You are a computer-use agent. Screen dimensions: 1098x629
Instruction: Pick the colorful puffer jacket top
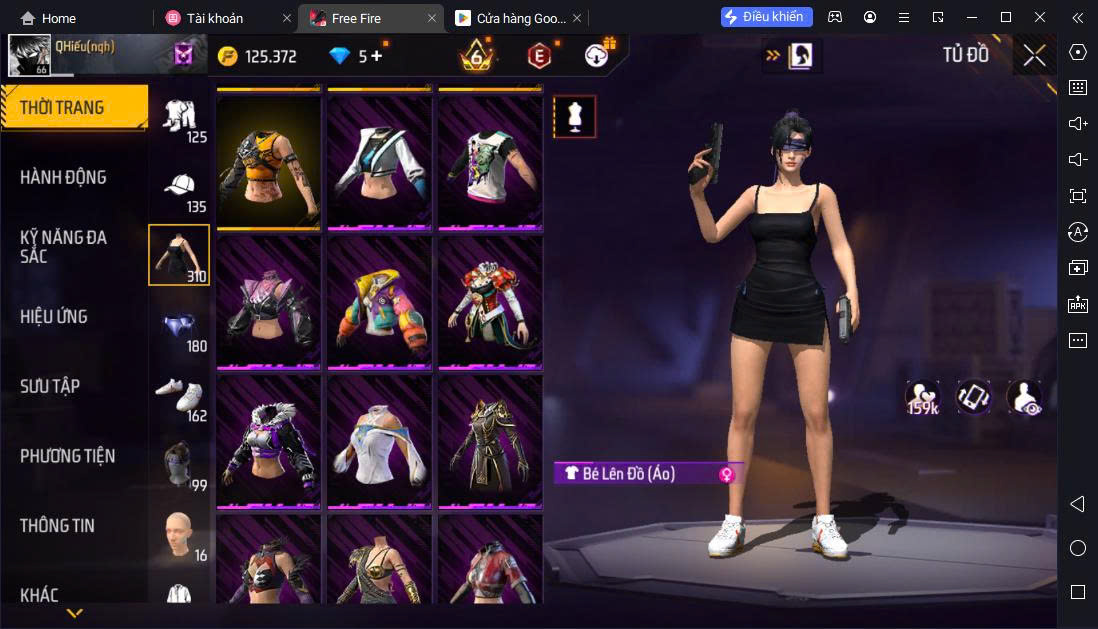pyautogui.click(x=379, y=301)
